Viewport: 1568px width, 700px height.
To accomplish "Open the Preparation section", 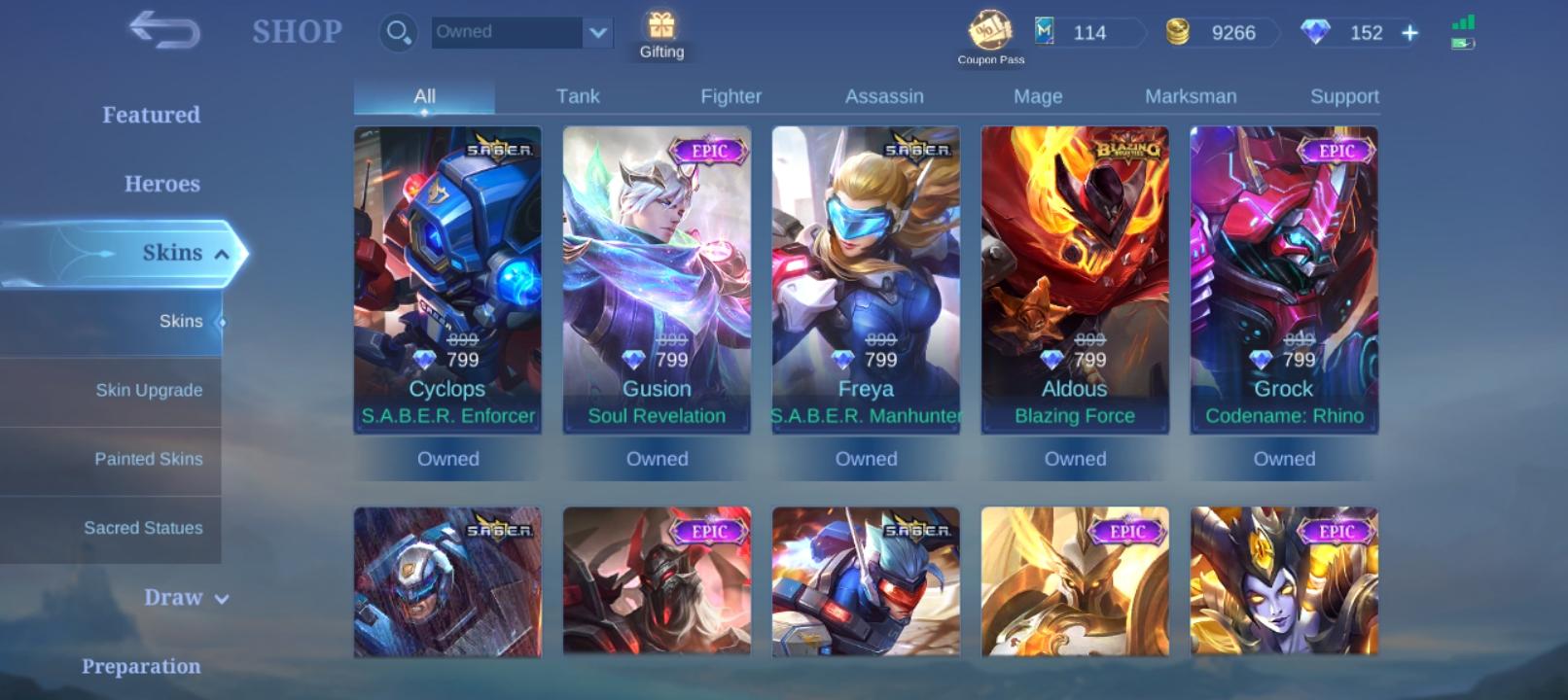I will [x=143, y=667].
